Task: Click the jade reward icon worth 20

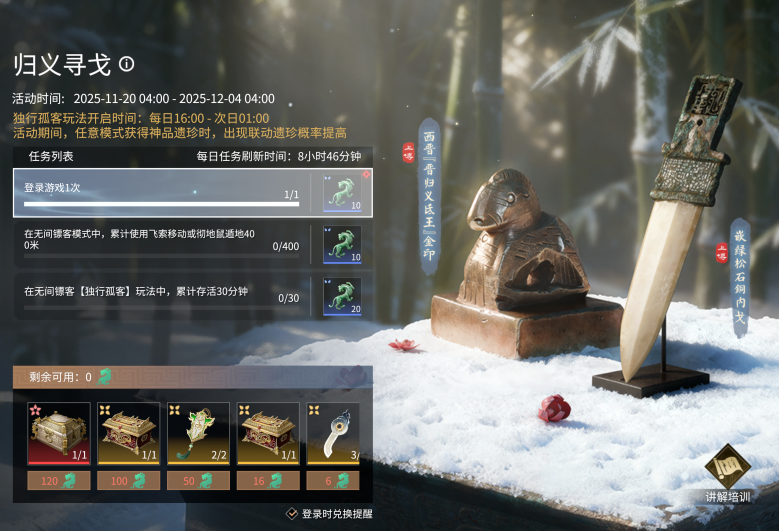Action: pos(341,295)
